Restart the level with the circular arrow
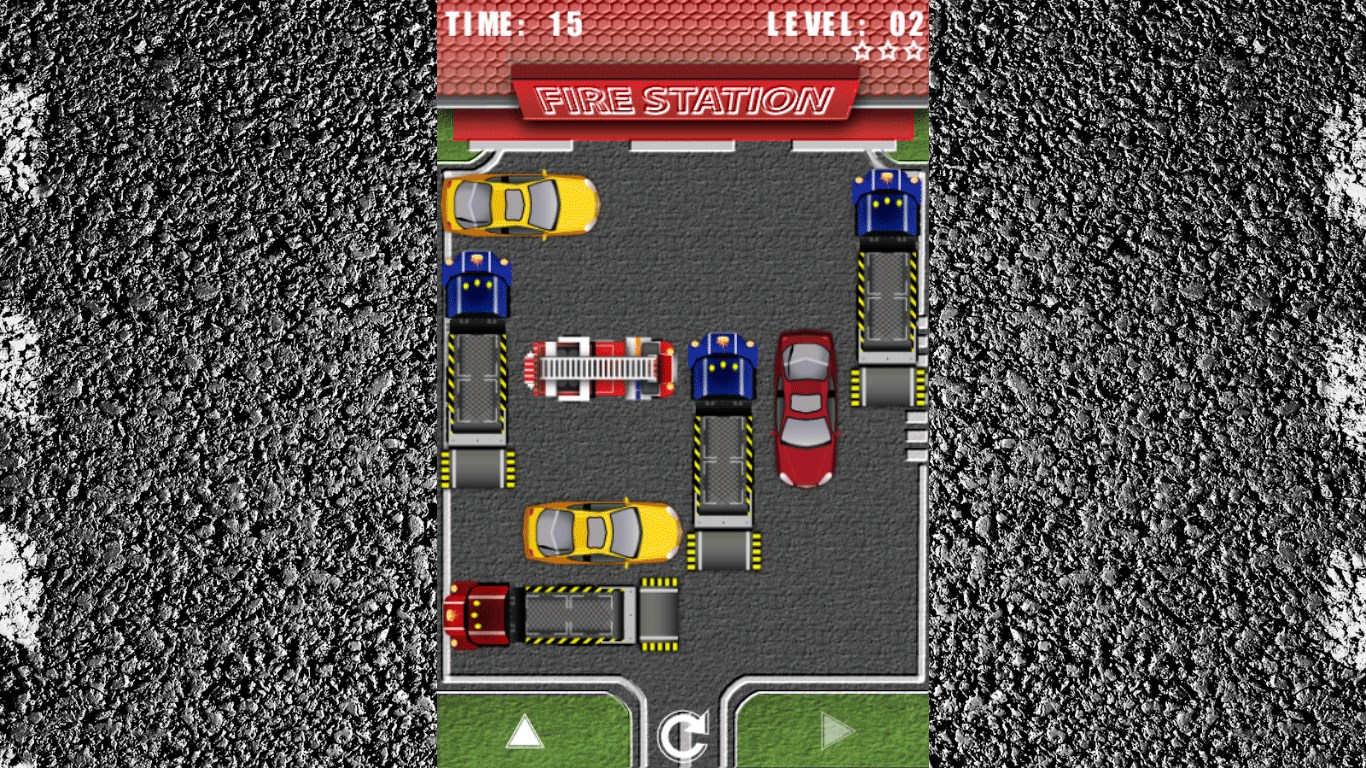Screen dimensions: 1366x768 click(682, 735)
